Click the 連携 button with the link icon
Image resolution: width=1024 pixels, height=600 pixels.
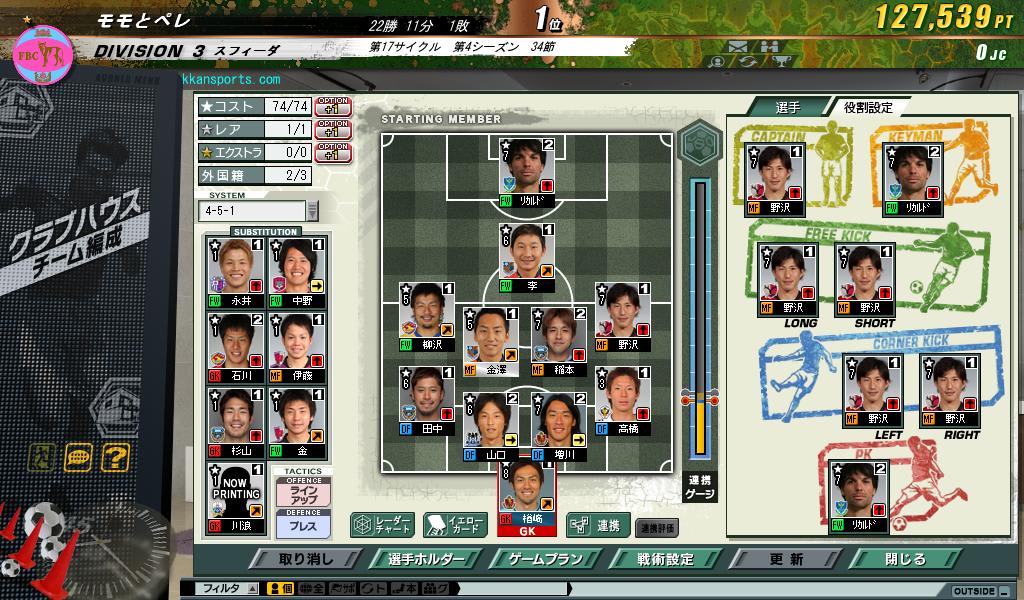[x=598, y=525]
